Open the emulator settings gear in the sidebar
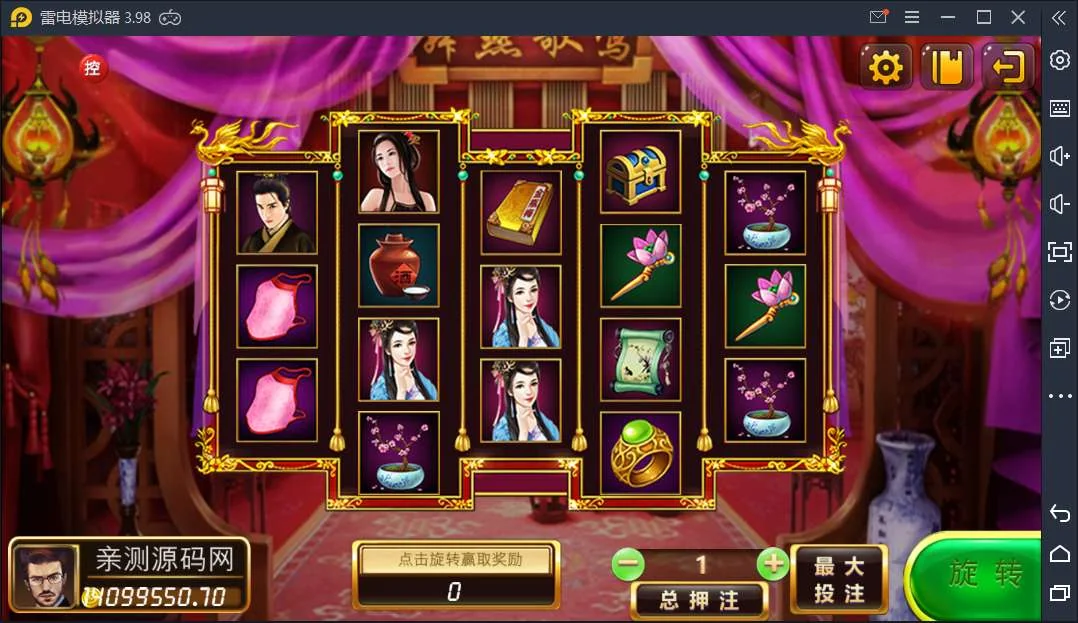The height and width of the screenshot is (623, 1078). 1059,60
